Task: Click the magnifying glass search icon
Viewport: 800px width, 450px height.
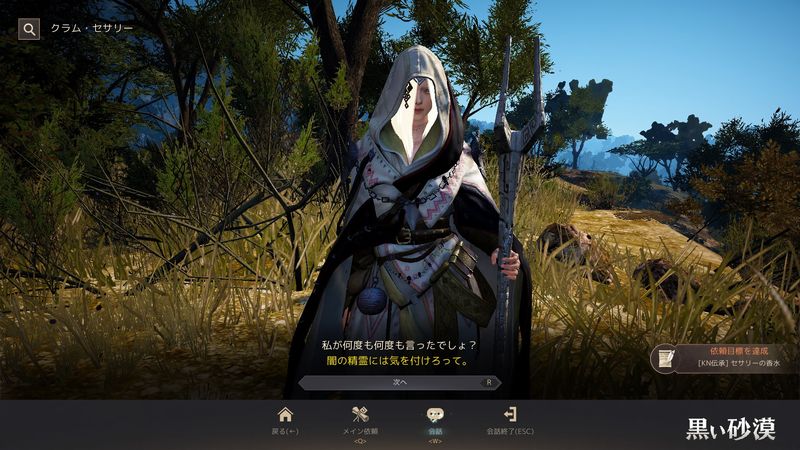Action: pos(29,28)
